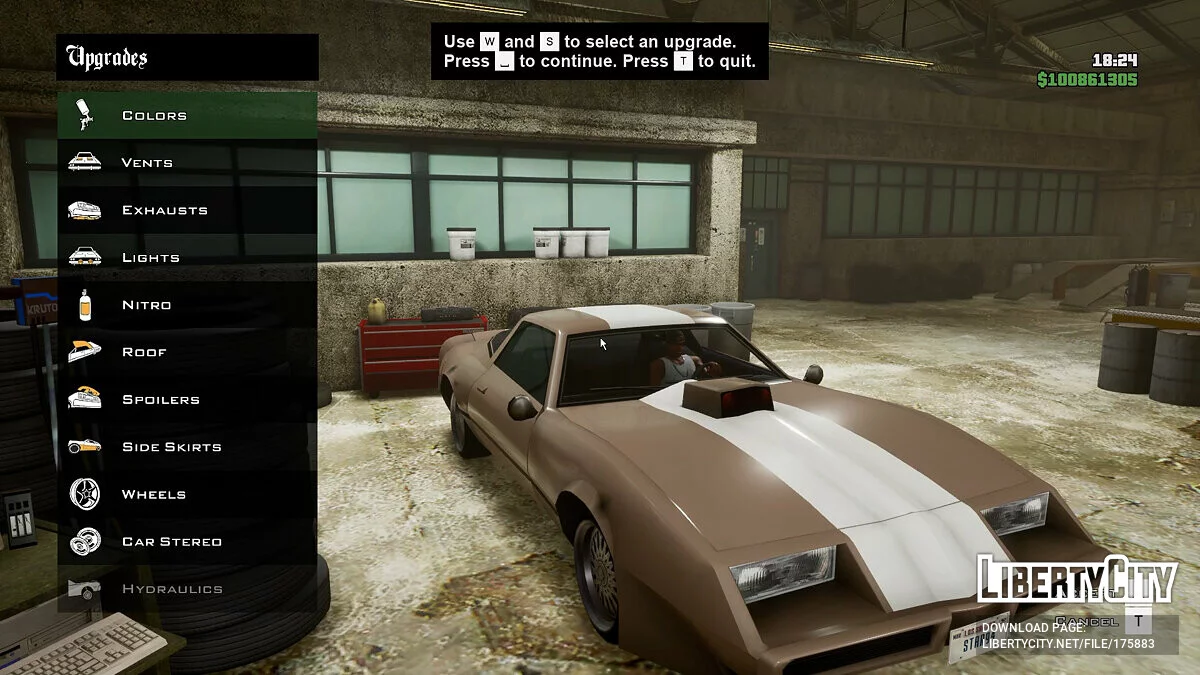
Task: Select the Nitro upgrade entry
Action: tap(146, 305)
